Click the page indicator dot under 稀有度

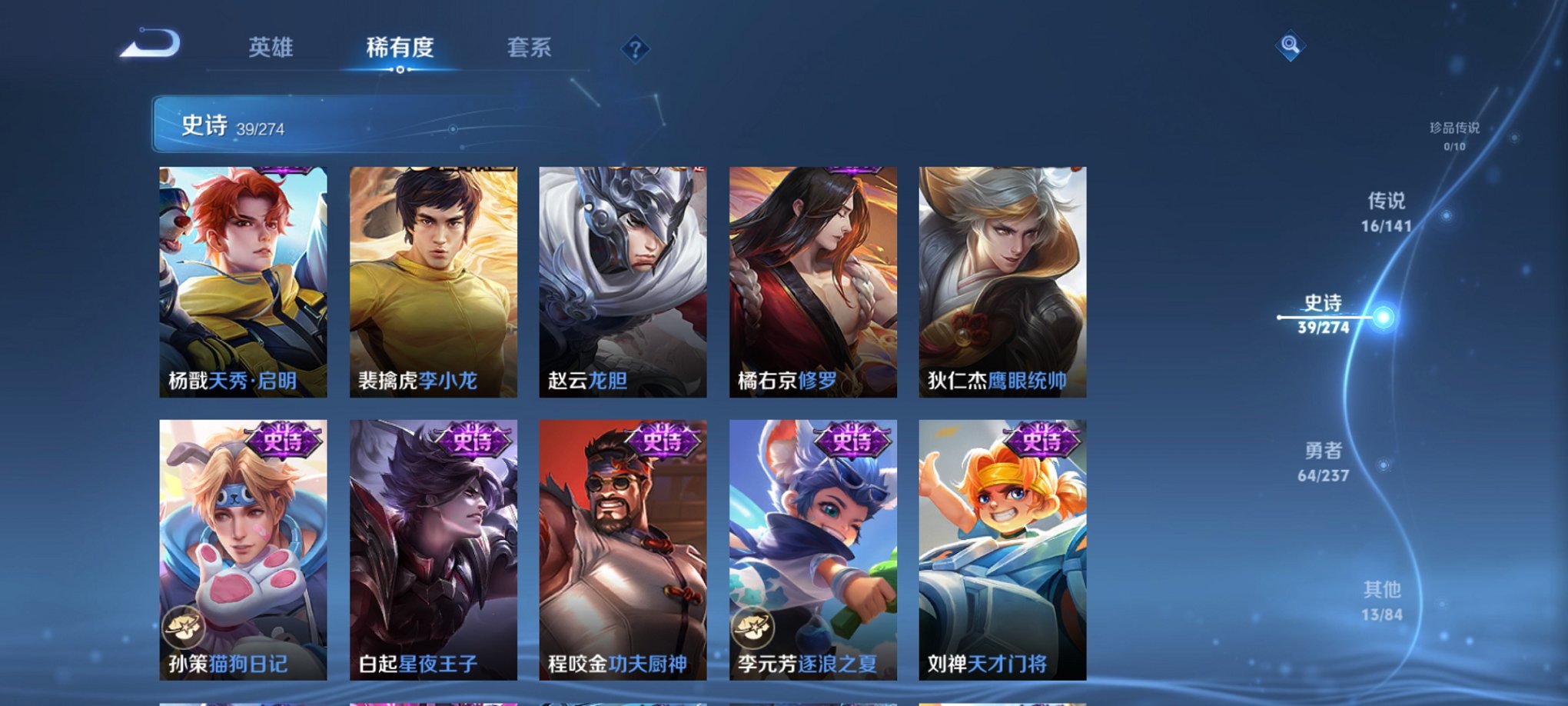[x=400, y=71]
